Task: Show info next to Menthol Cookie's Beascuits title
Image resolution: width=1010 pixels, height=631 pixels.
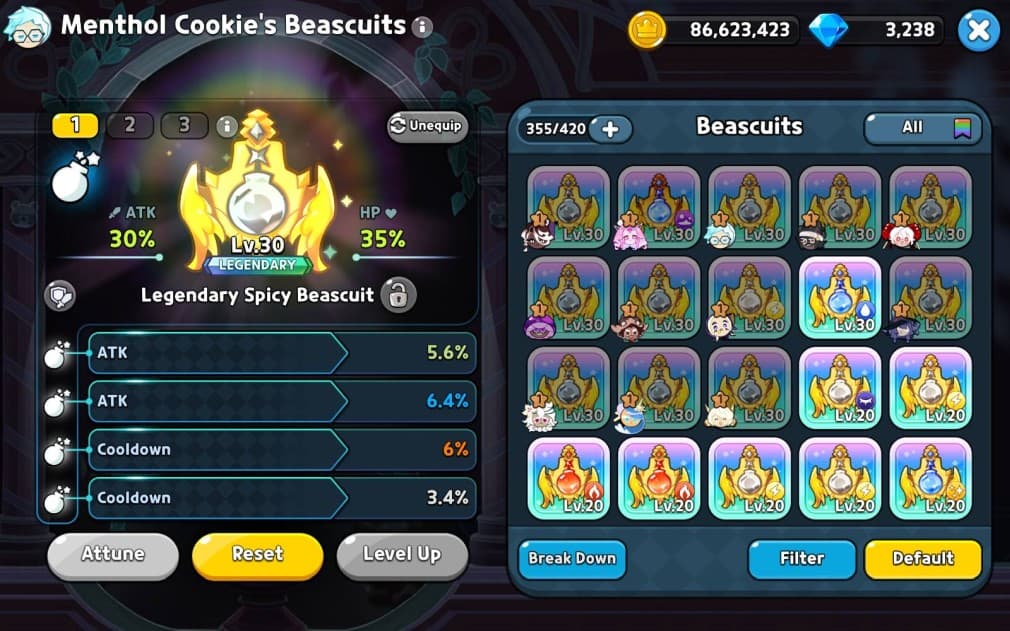Action: [x=422, y=27]
